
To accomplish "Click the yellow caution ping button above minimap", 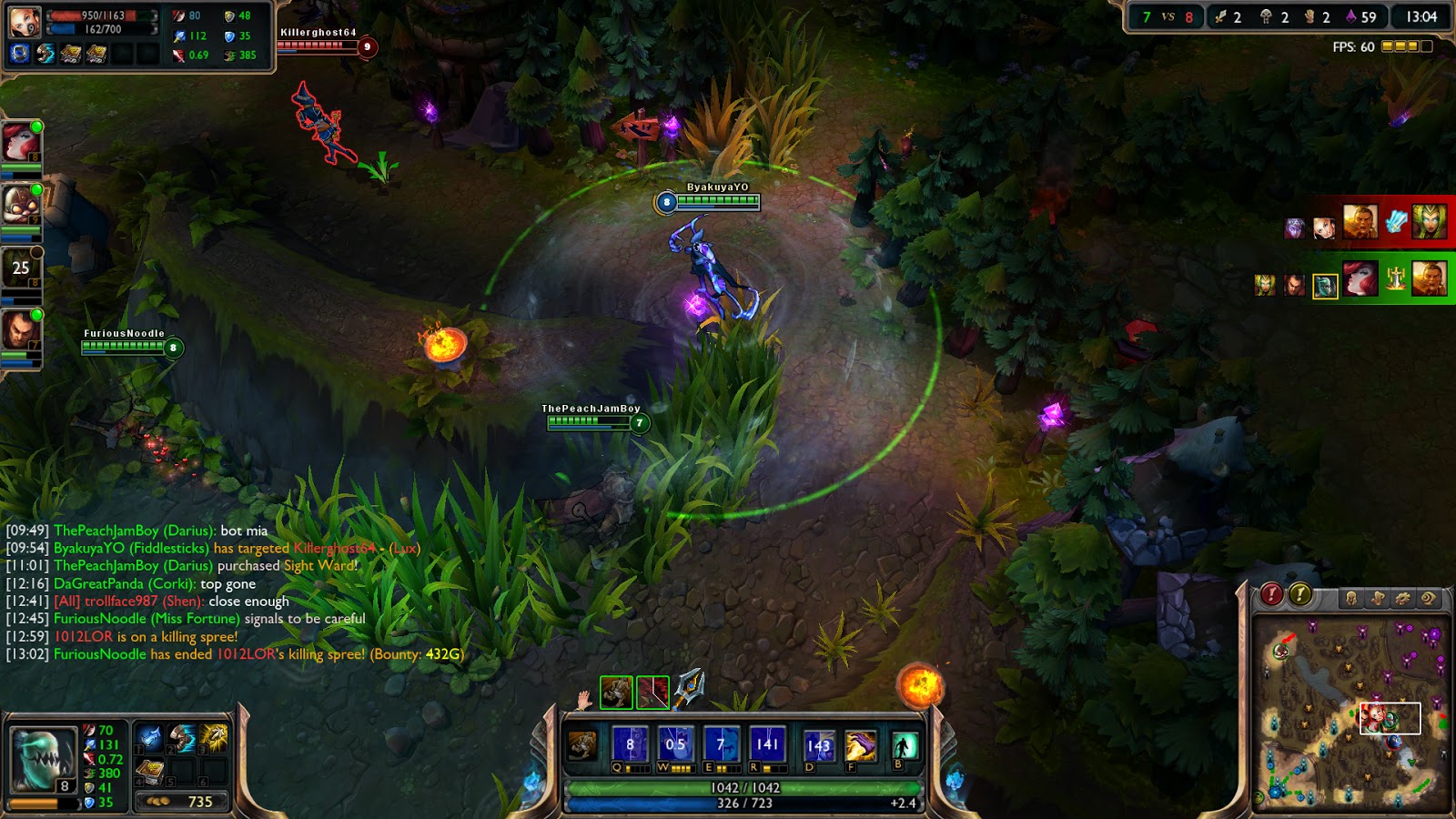I will 1299,594.
